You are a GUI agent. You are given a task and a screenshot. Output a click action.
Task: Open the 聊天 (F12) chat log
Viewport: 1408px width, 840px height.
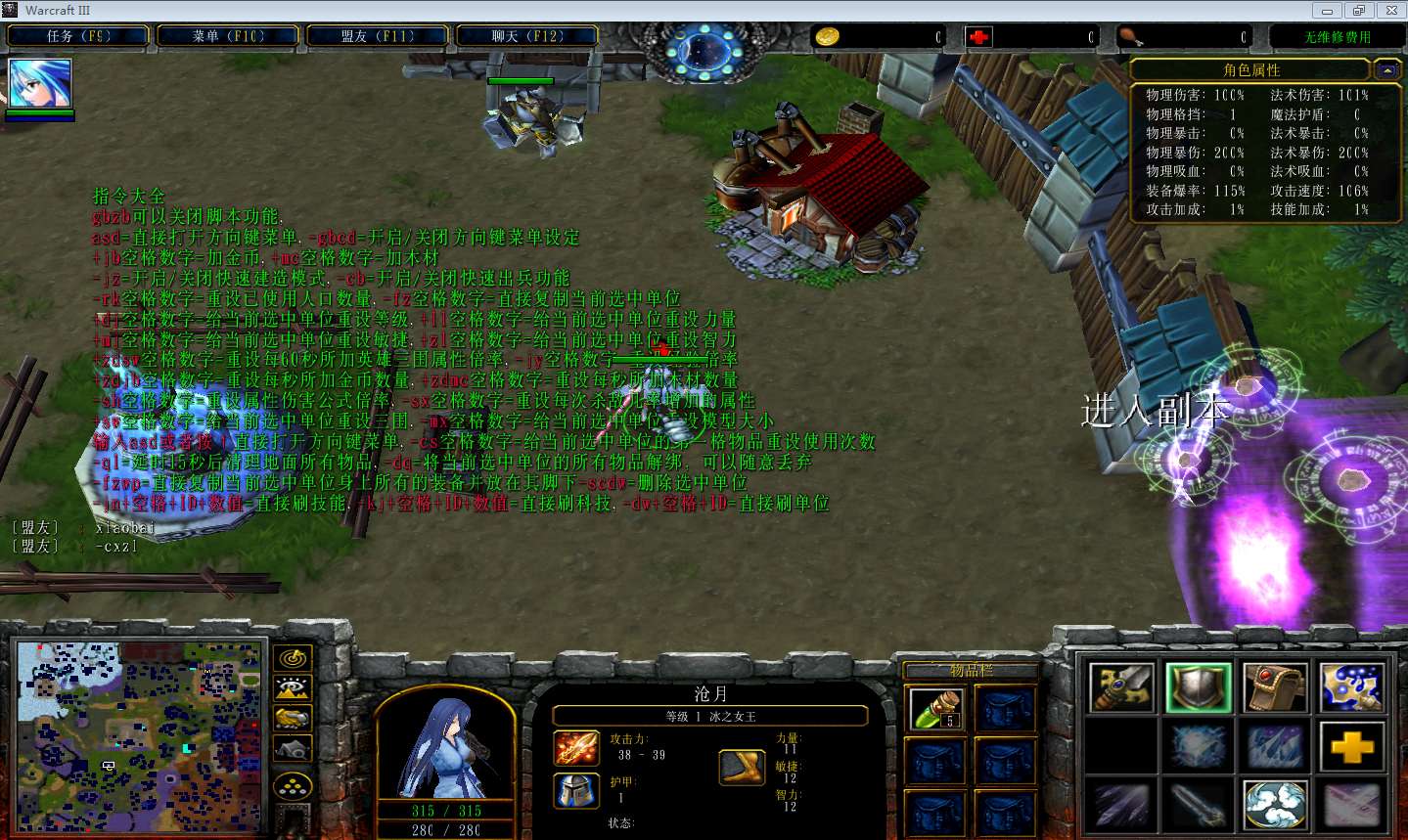pos(527,36)
